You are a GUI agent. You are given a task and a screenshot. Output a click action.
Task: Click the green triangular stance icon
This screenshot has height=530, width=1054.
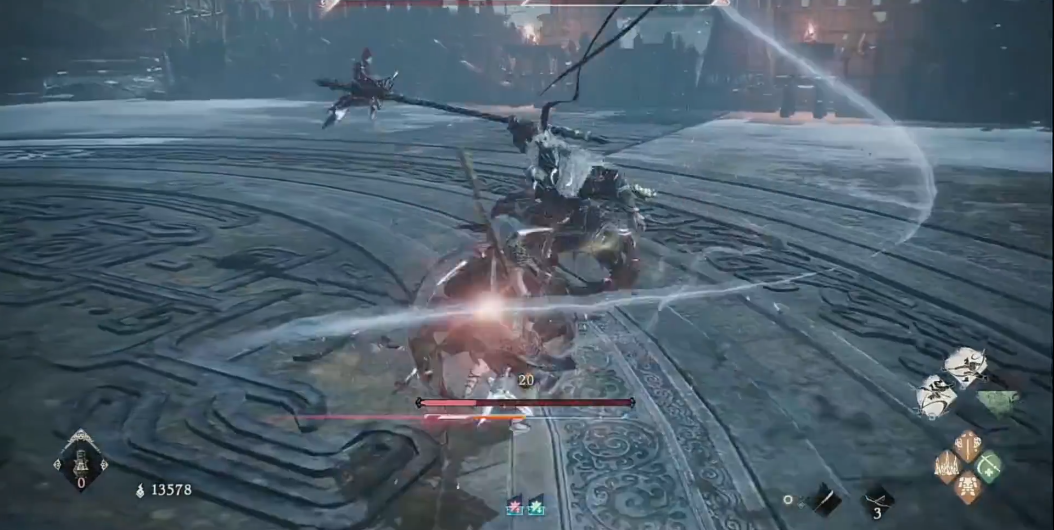(x=997, y=402)
